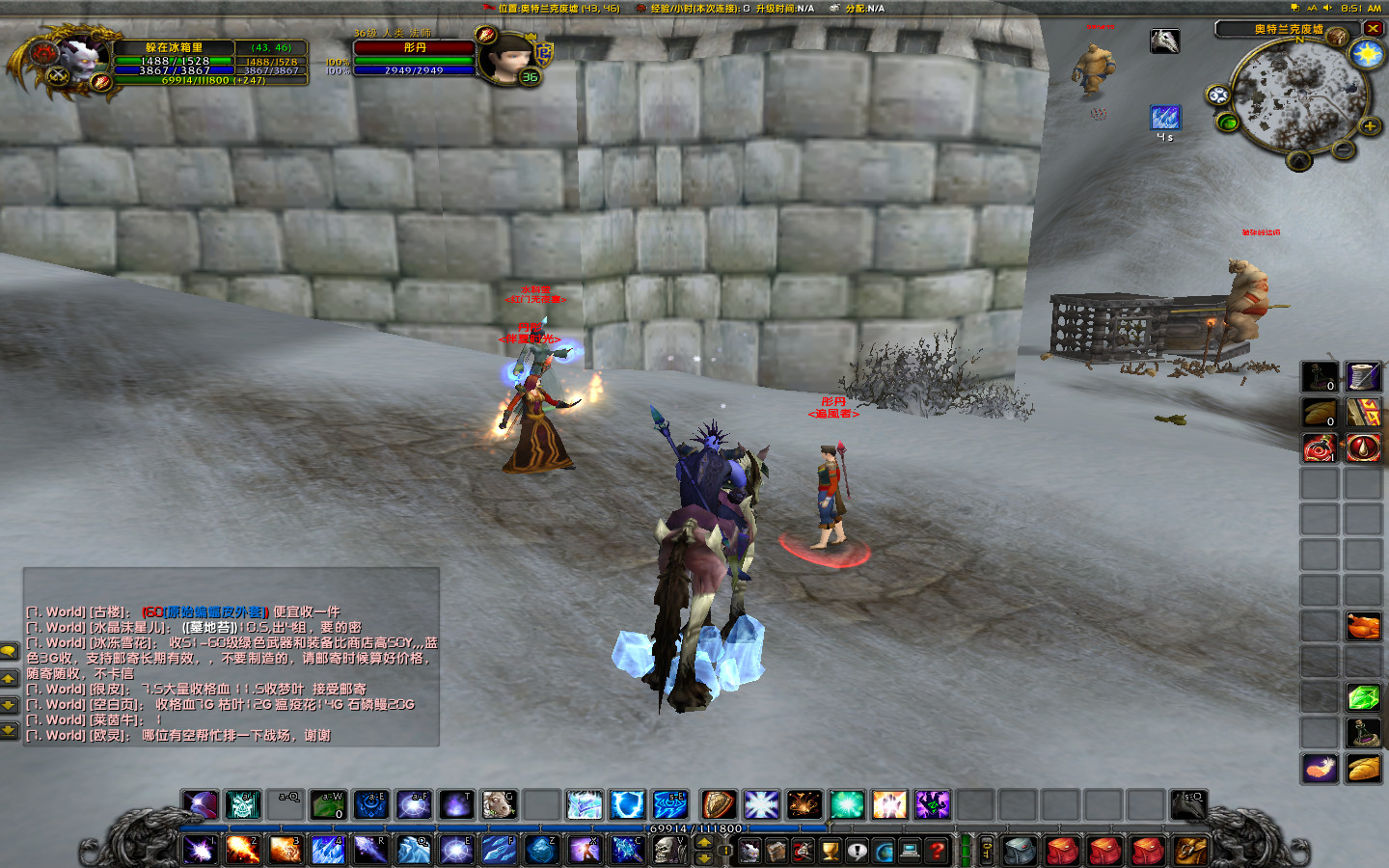Zoom in the minimap with the plus button
The height and width of the screenshot is (868, 1389).
coord(1370,125)
